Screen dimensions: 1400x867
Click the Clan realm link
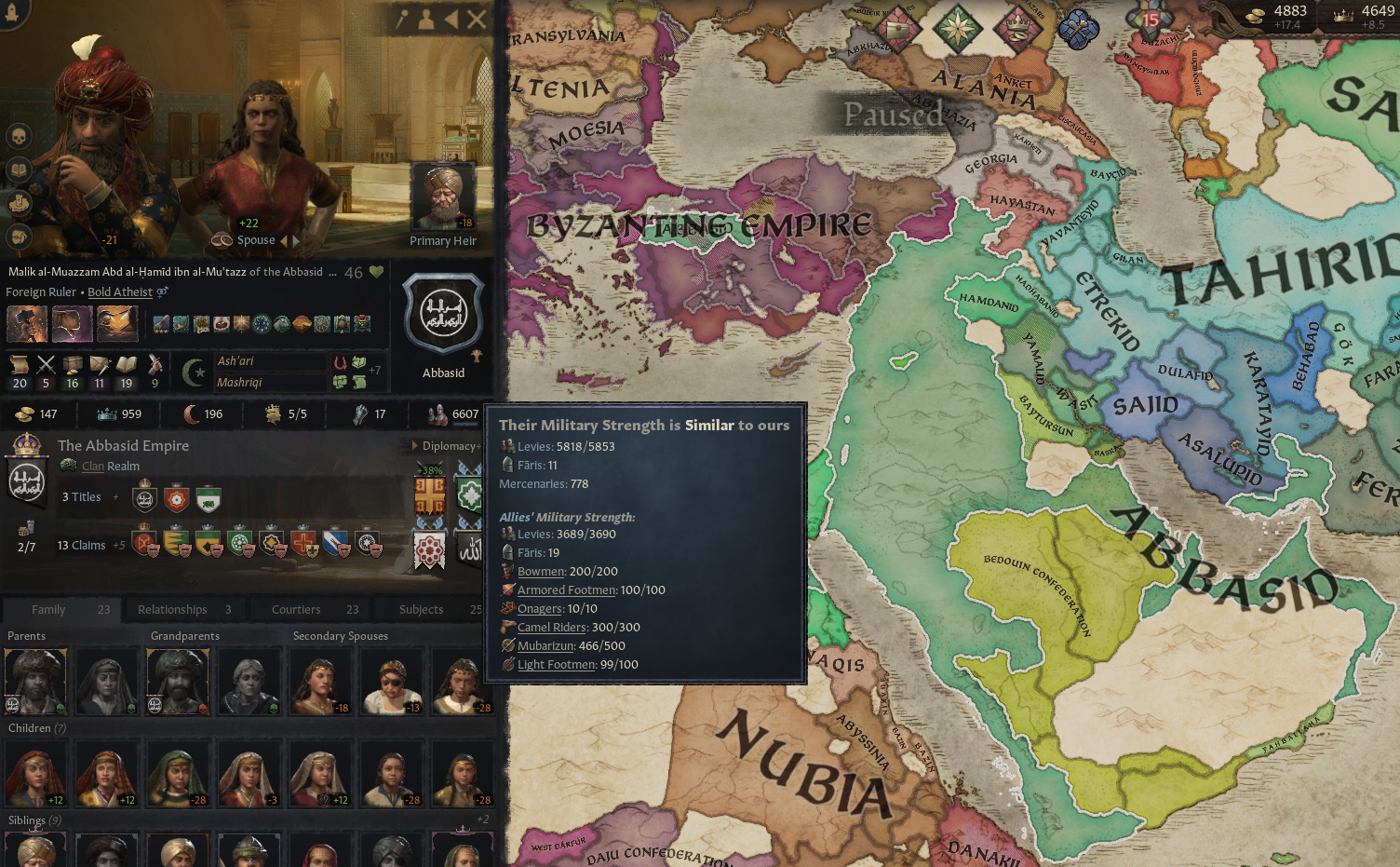click(92, 466)
